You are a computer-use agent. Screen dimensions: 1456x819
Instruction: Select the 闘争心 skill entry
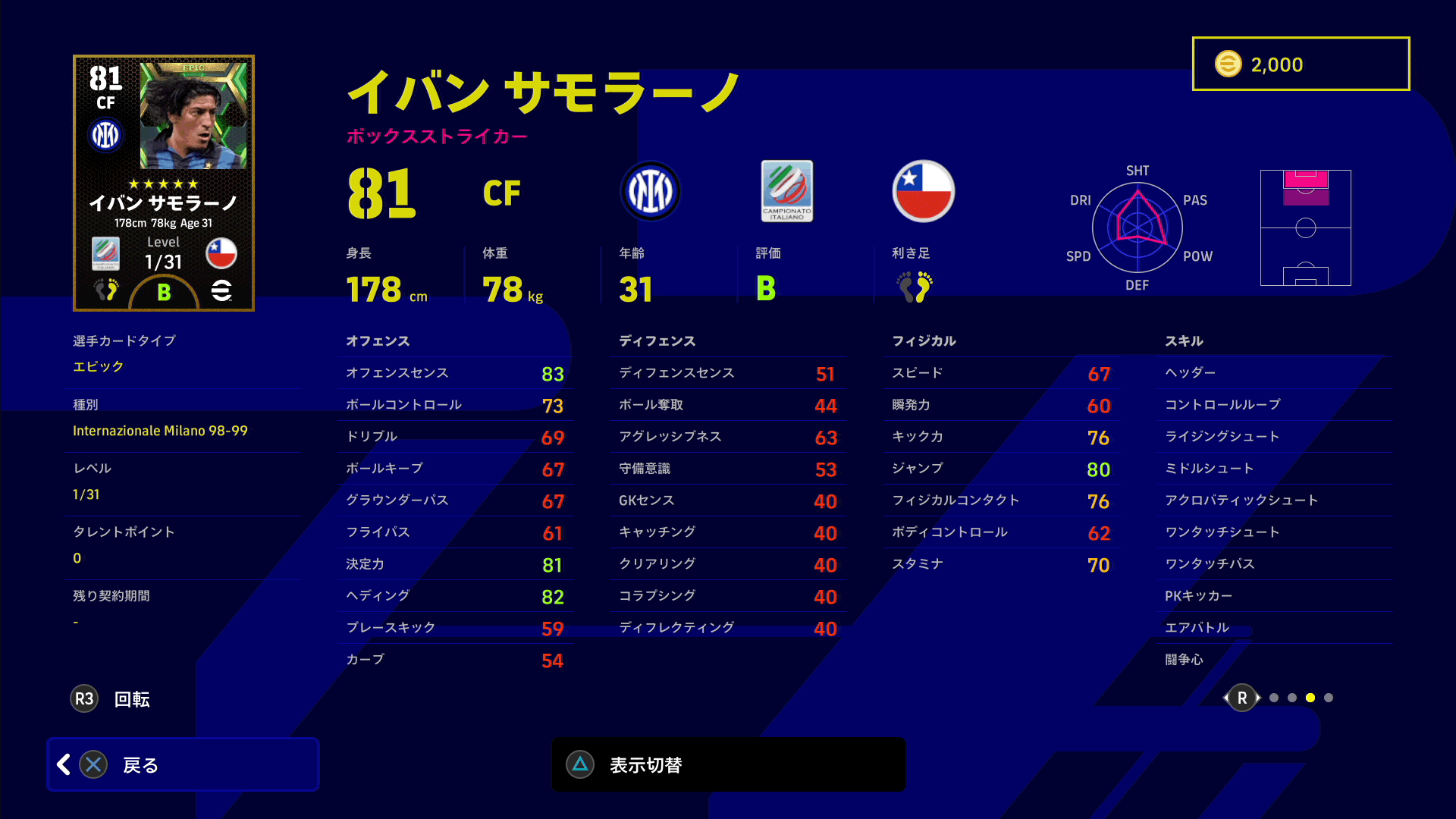[1274, 659]
